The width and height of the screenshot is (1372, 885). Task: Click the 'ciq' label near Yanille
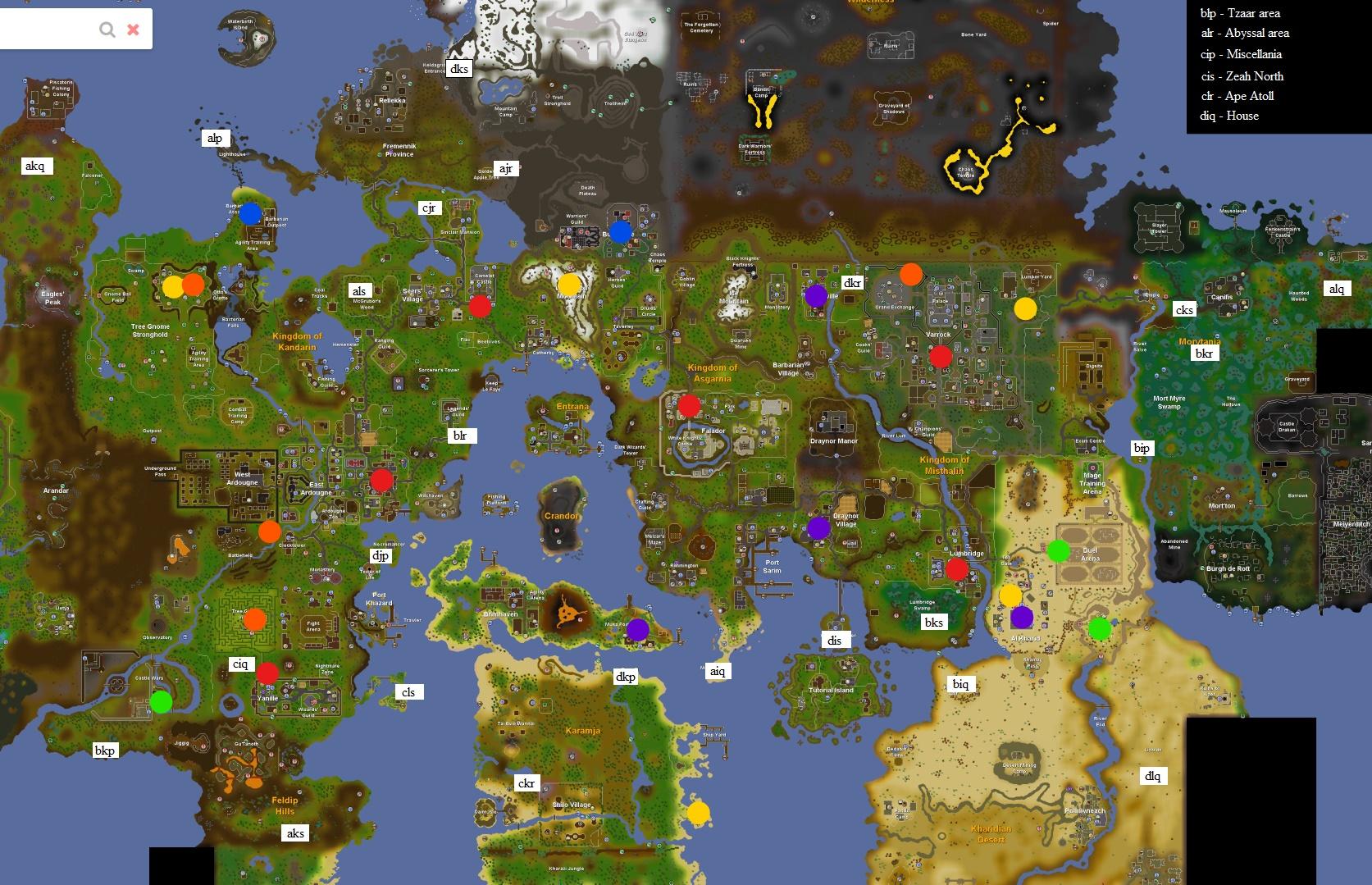tap(240, 665)
